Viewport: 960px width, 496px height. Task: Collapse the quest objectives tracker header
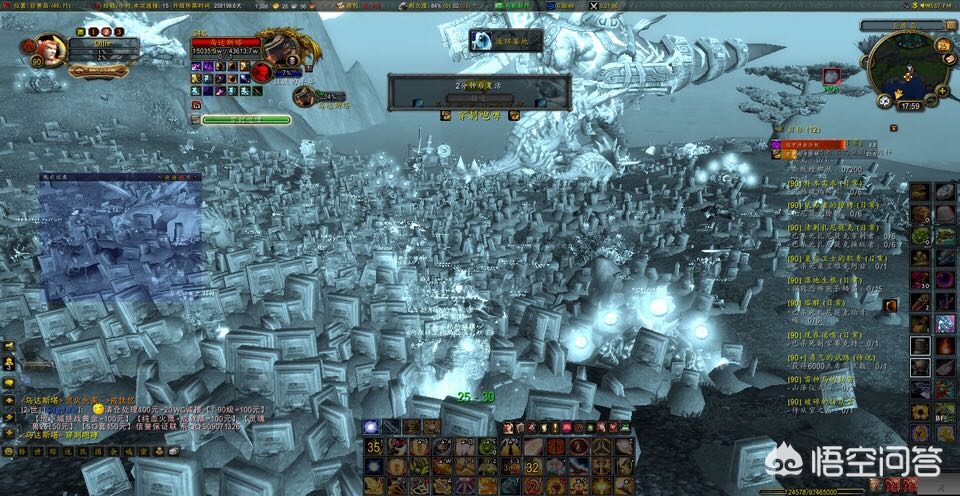tap(796, 129)
